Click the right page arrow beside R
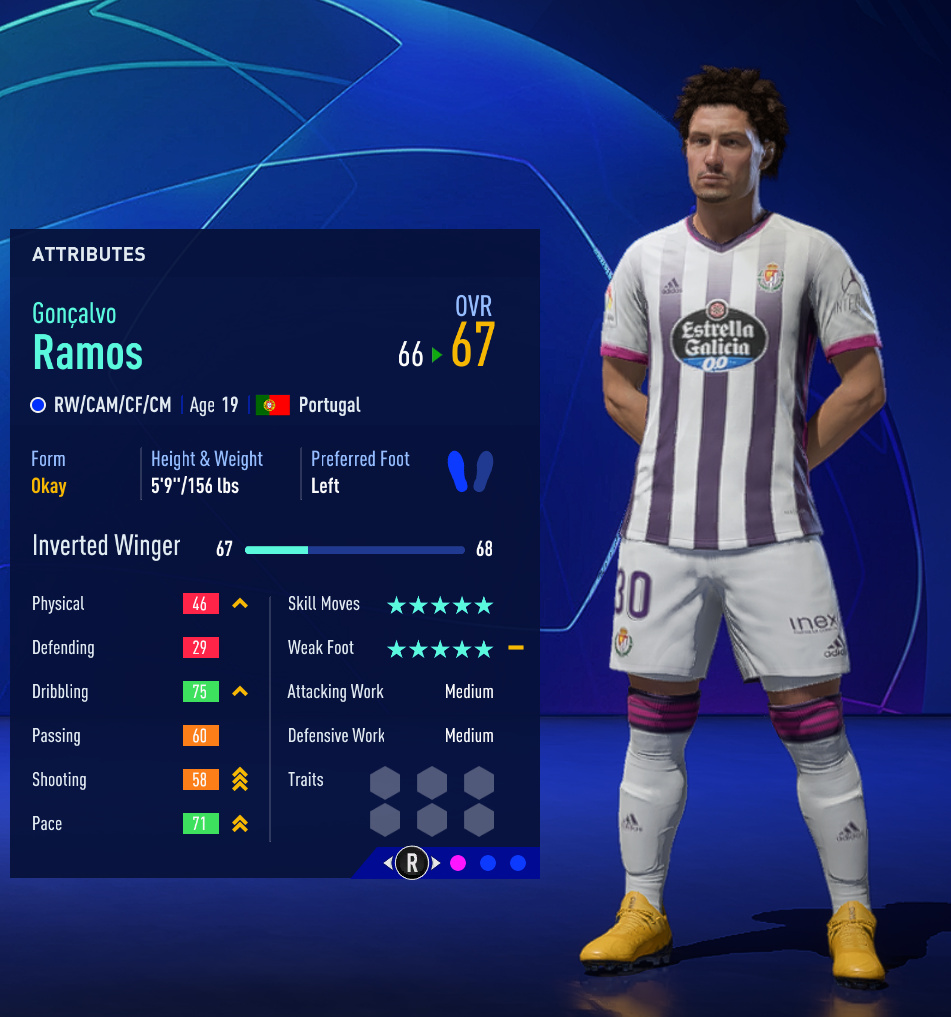 click(x=436, y=863)
